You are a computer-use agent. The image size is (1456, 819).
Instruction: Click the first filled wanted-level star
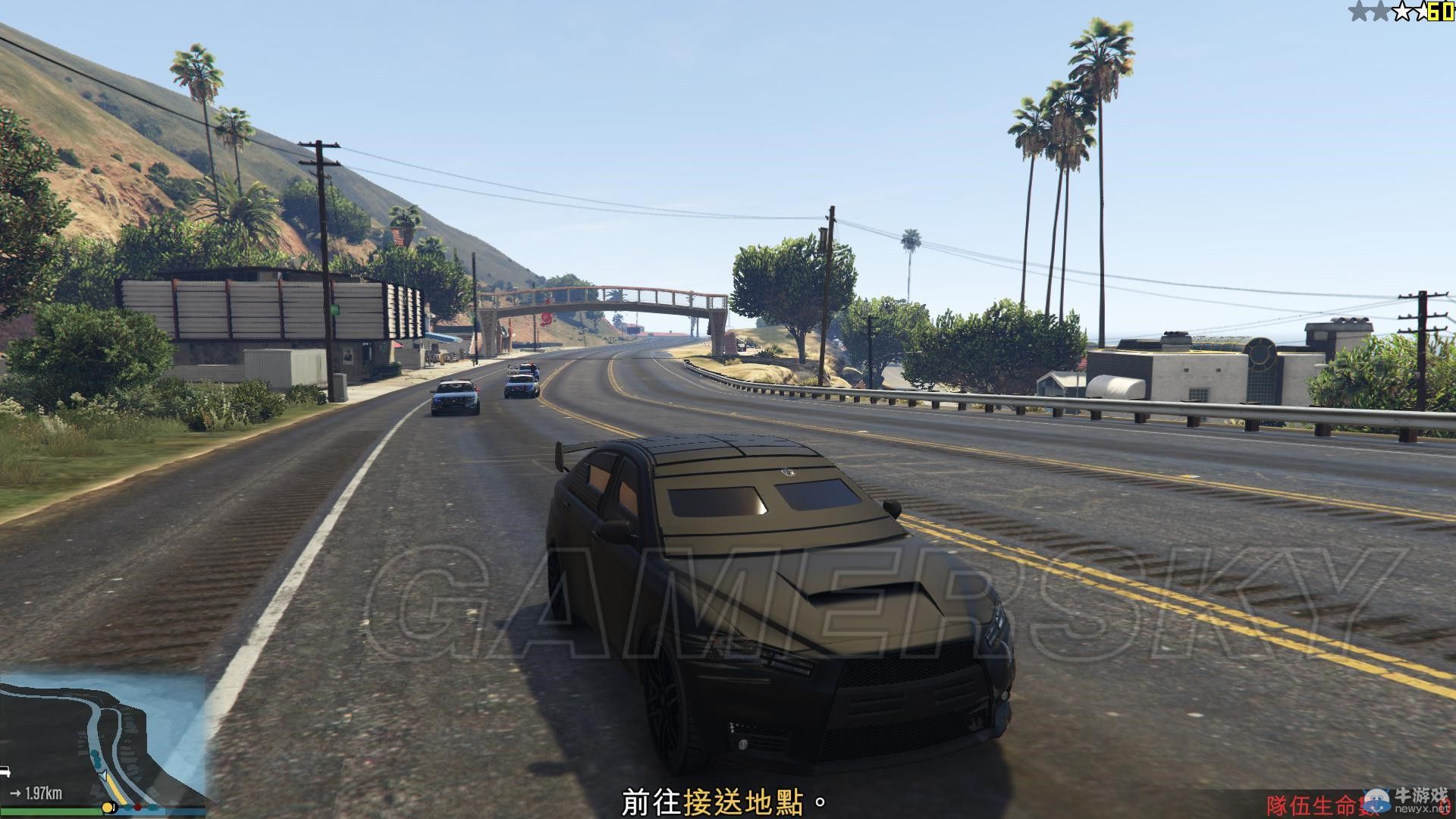(1359, 10)
